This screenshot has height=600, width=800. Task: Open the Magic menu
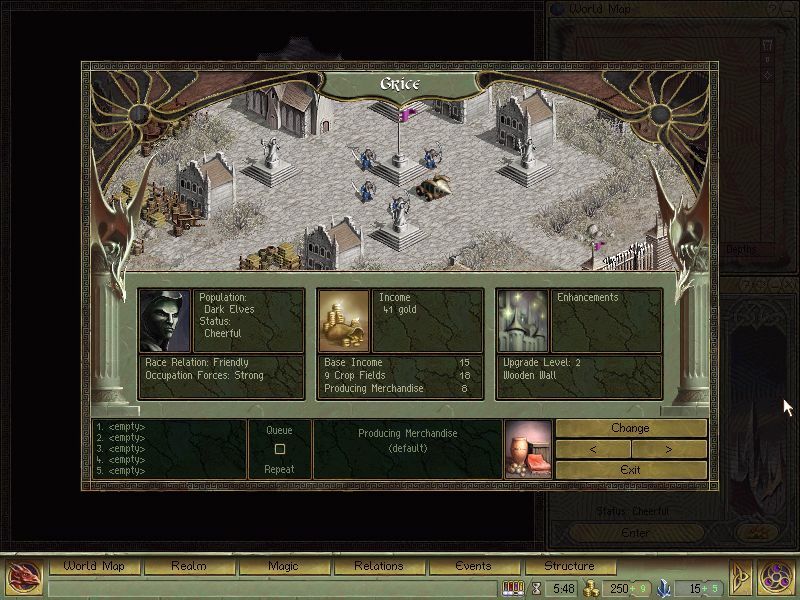tap(283, 566)
